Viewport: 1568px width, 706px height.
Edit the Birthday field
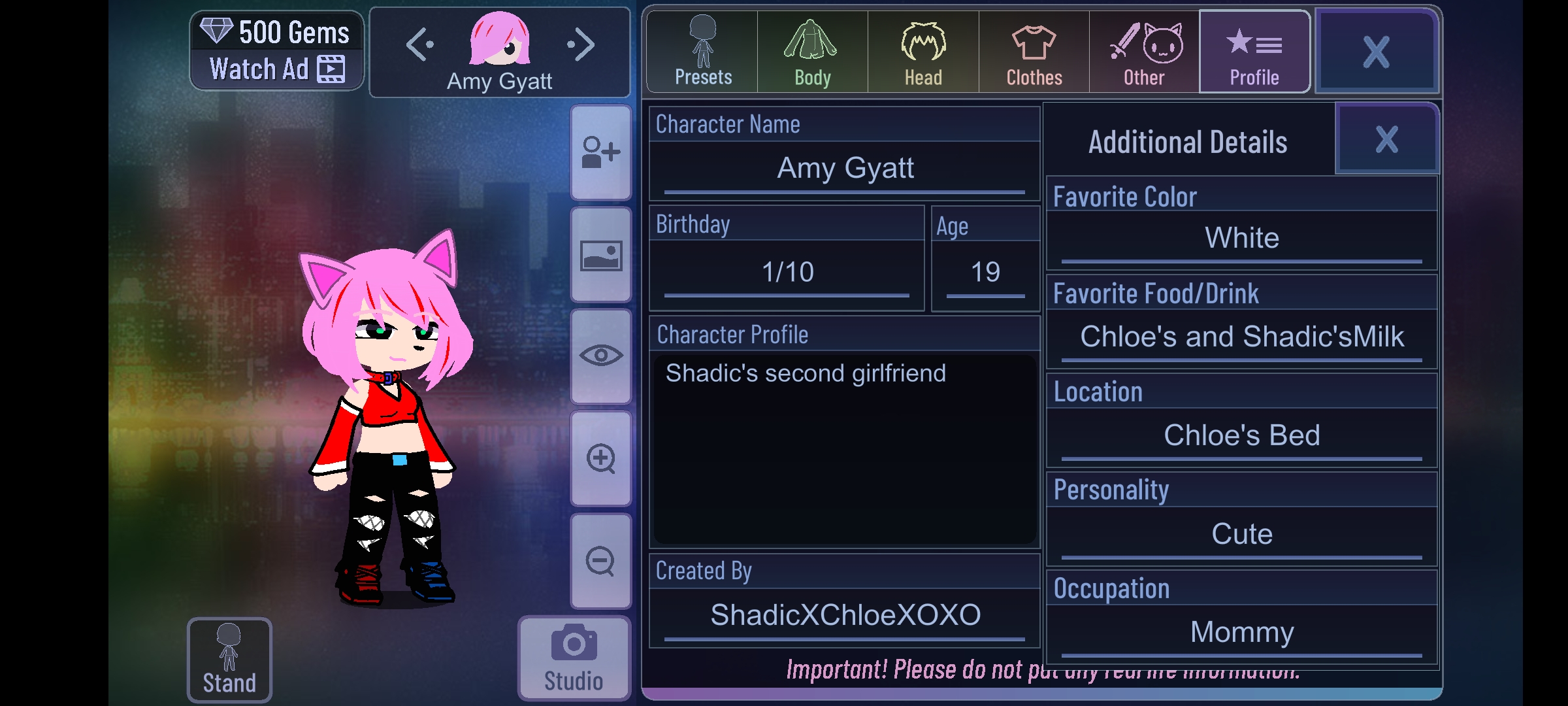pos(787,272)
